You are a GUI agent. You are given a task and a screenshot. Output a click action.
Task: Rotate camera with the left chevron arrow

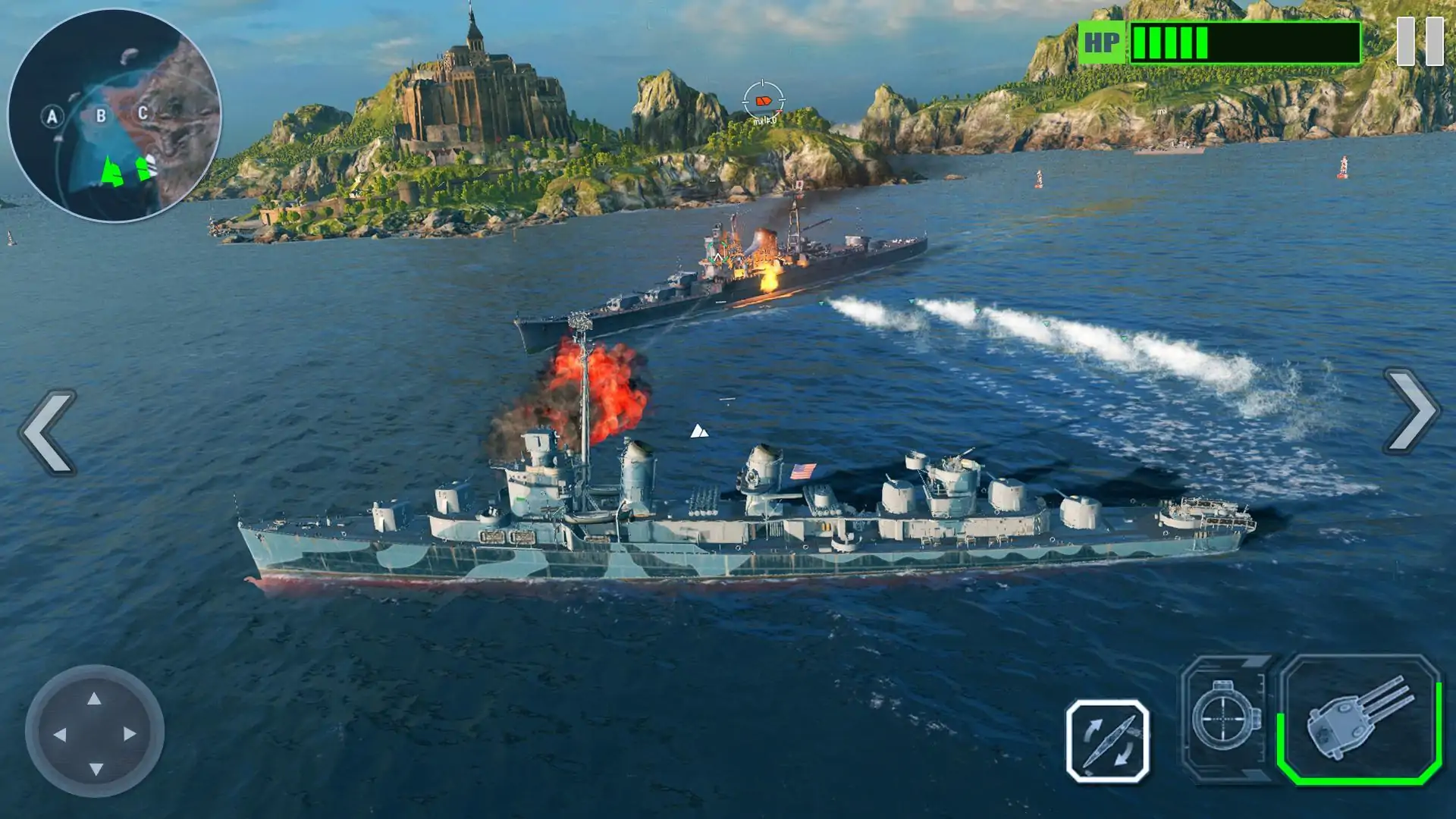coord(49,432)
